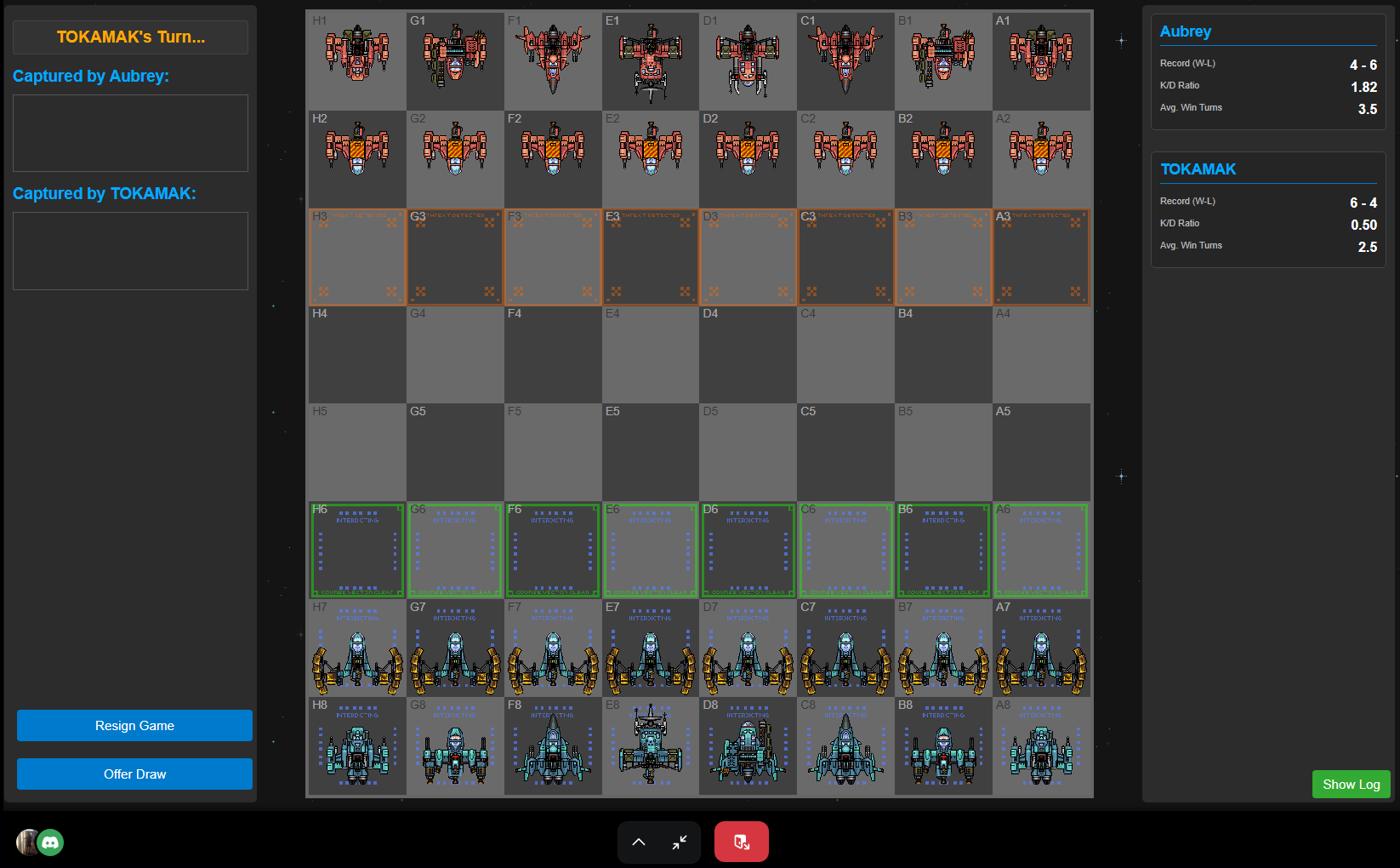
Task: Select the teal interceptor on A7
Action: click(1041, 648)
